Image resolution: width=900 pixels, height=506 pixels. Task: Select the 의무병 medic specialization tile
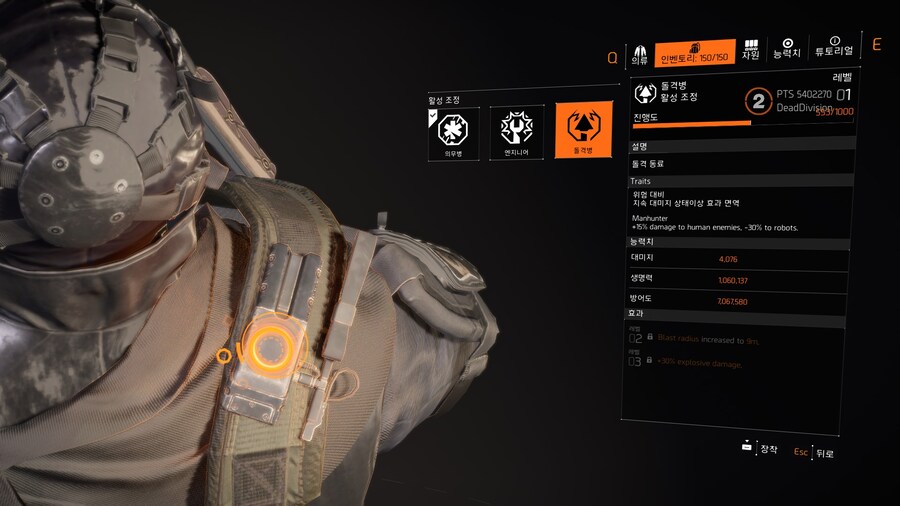click(454, 132)
